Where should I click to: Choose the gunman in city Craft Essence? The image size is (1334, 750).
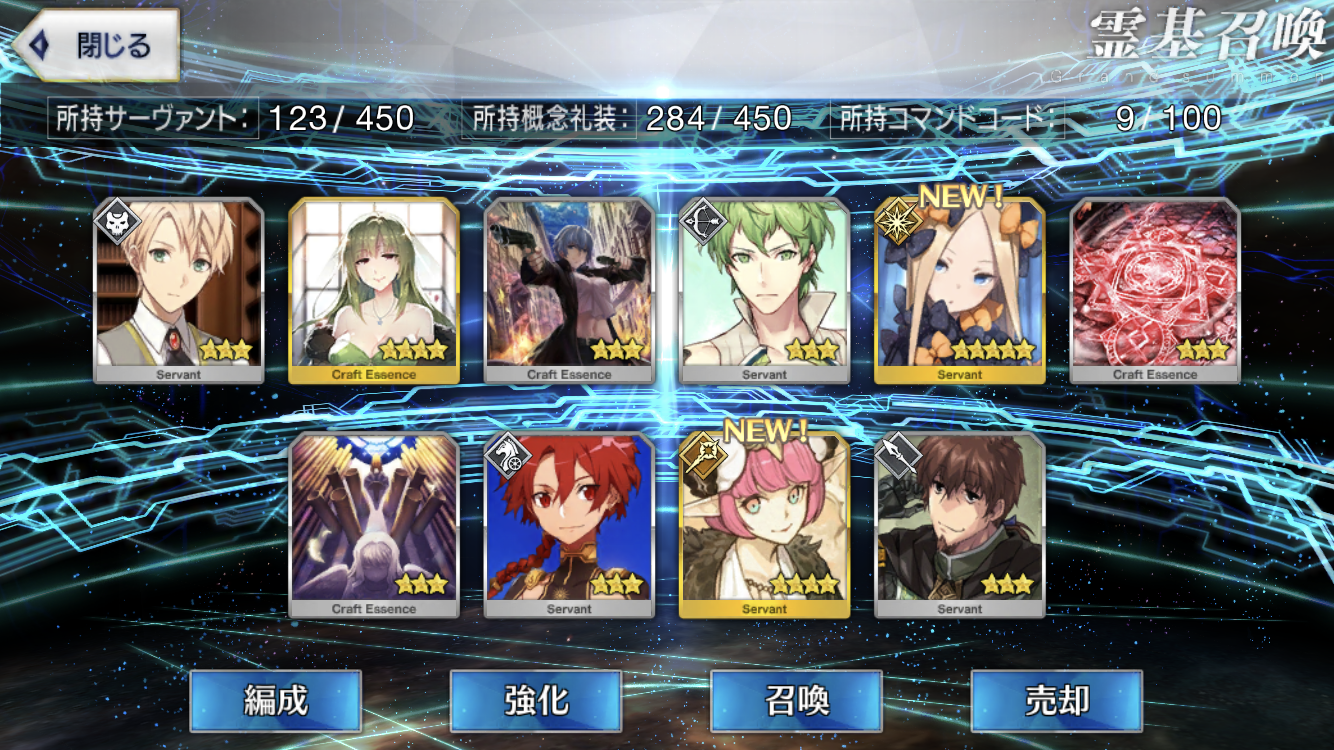tap(570, 290)
